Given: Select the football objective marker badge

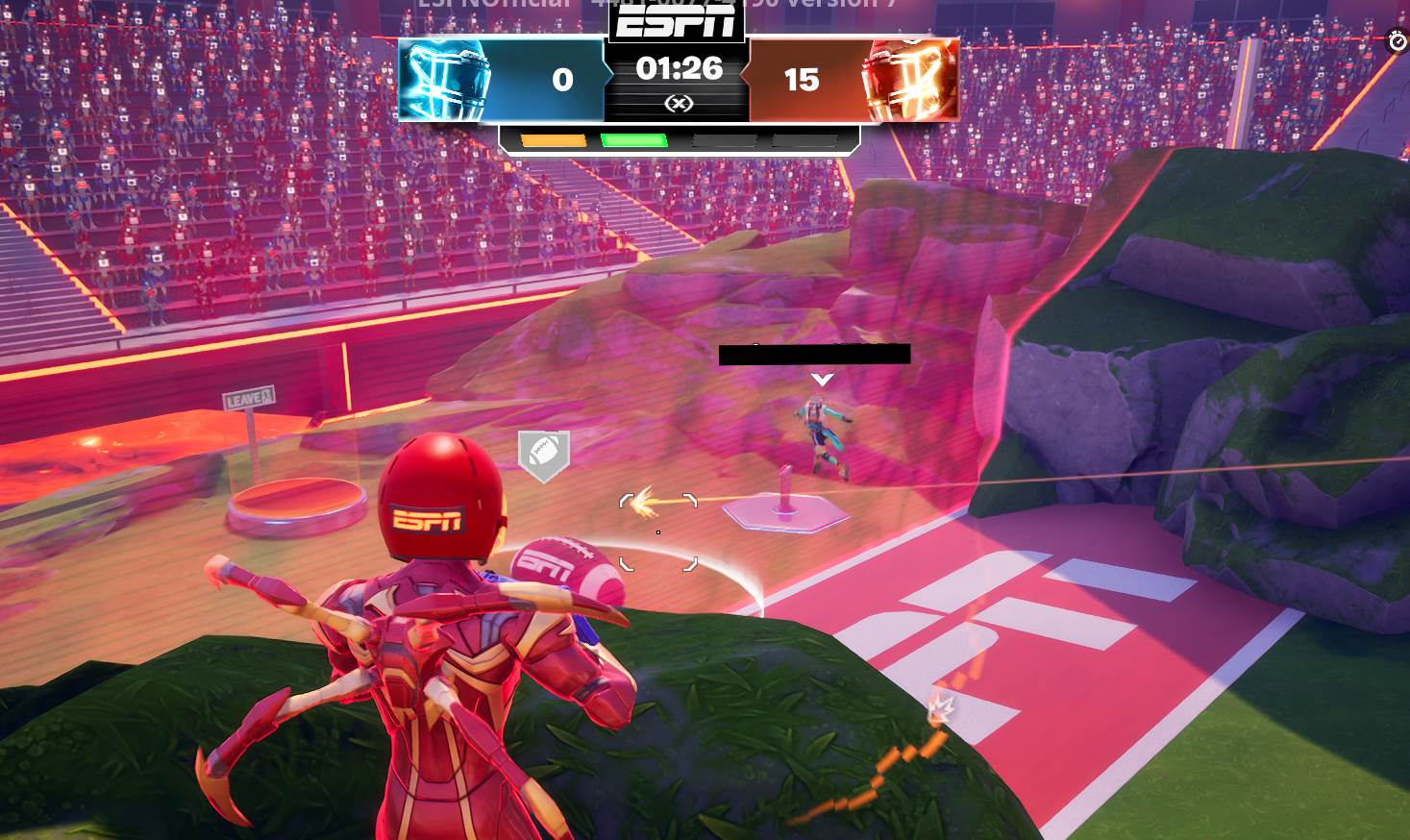Looking at the screenshot, I should 544,453.
